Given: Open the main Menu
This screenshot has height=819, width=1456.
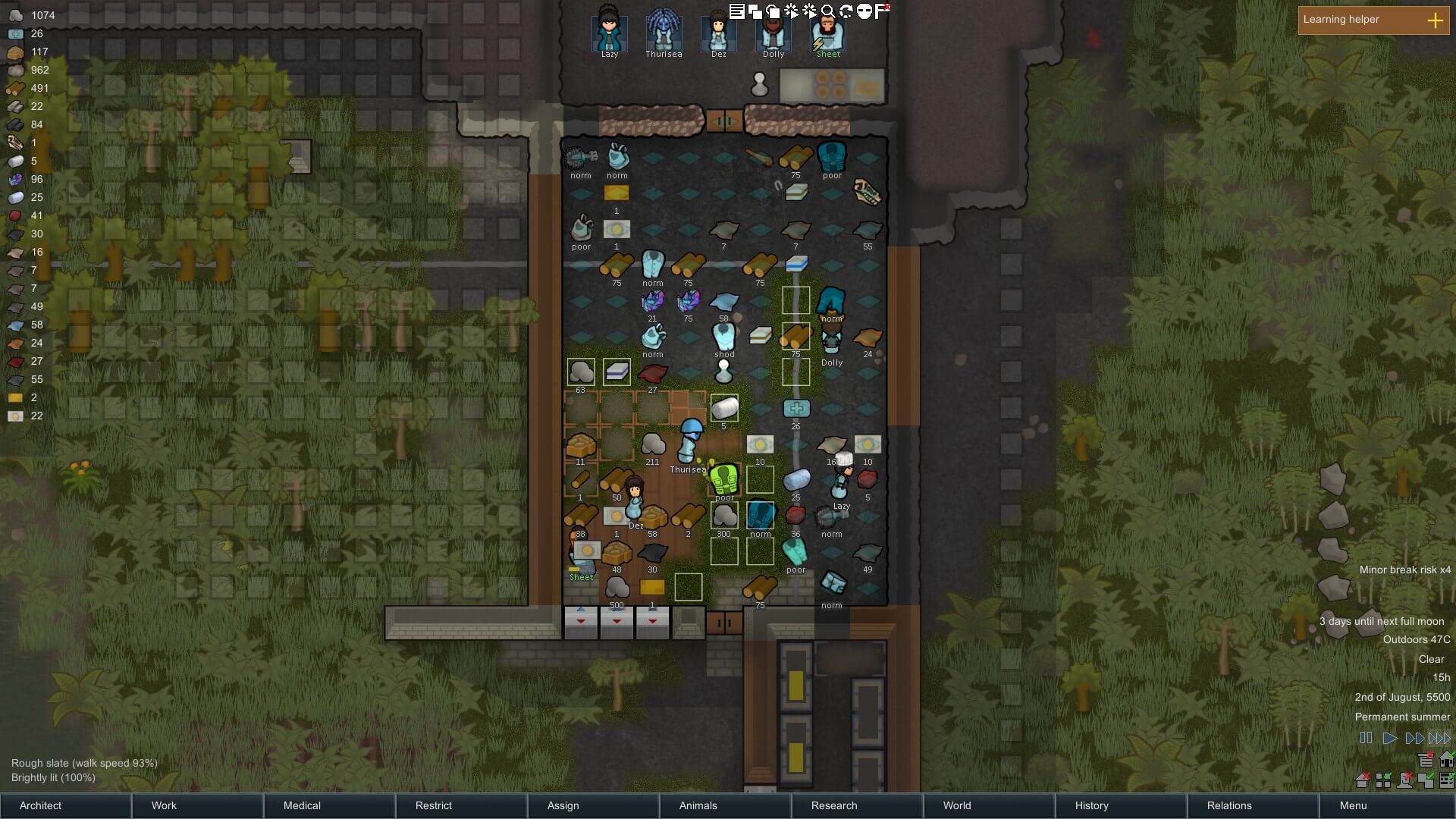Looking at the screenshot, I should (x=1385, y=805).
